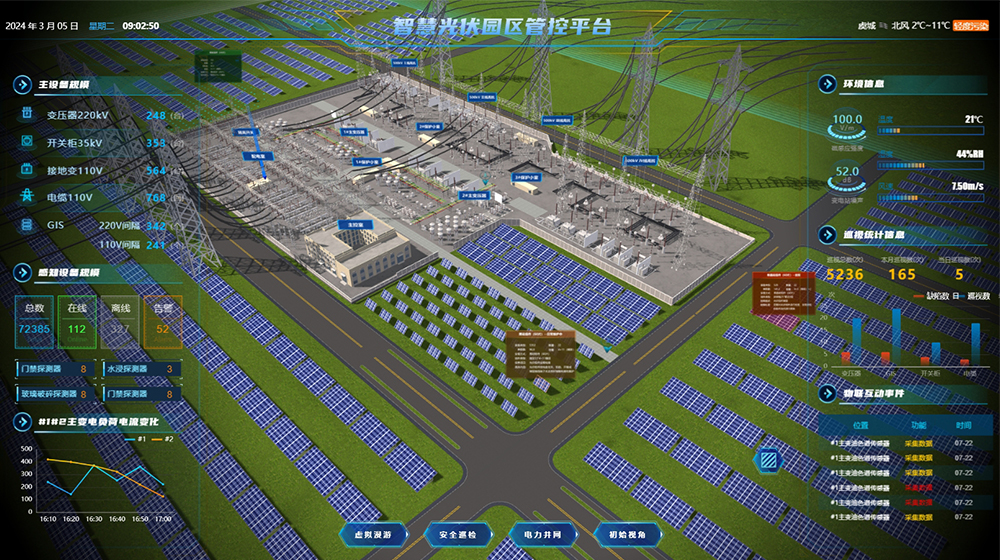Image resolution: width=1000 pixels, height=560 pixels.
Task: Expand the 巡视统计信息 panel header arrow
Action: point(827,235)
